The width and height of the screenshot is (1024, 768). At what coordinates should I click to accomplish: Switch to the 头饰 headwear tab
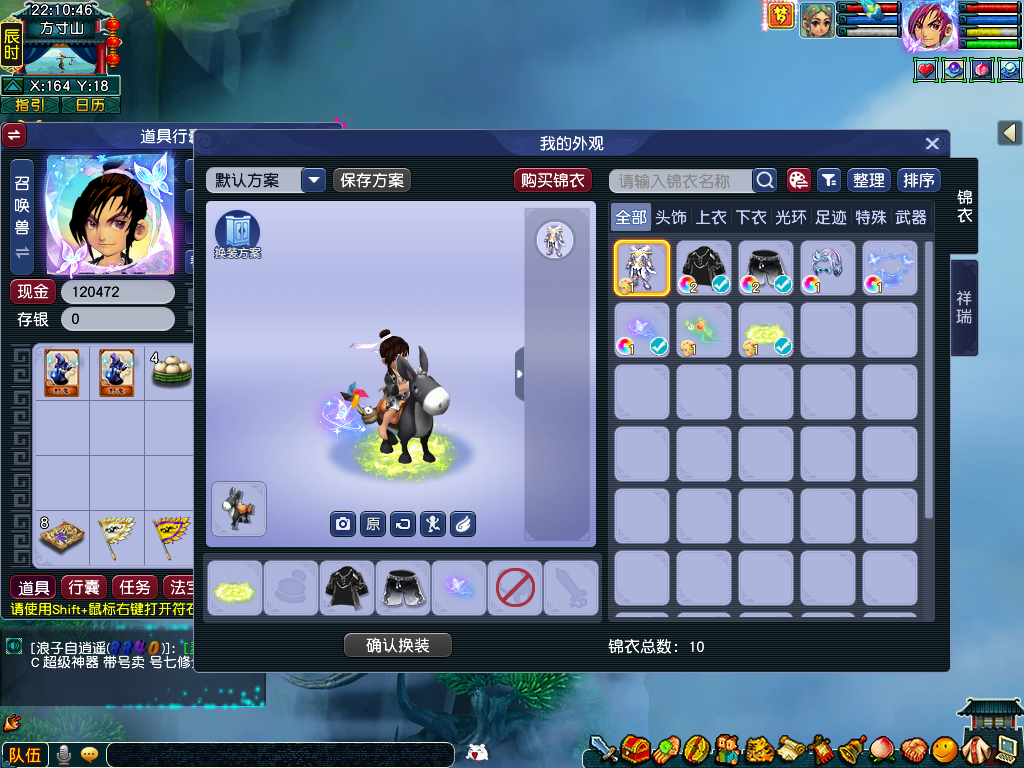coord(671,217)
